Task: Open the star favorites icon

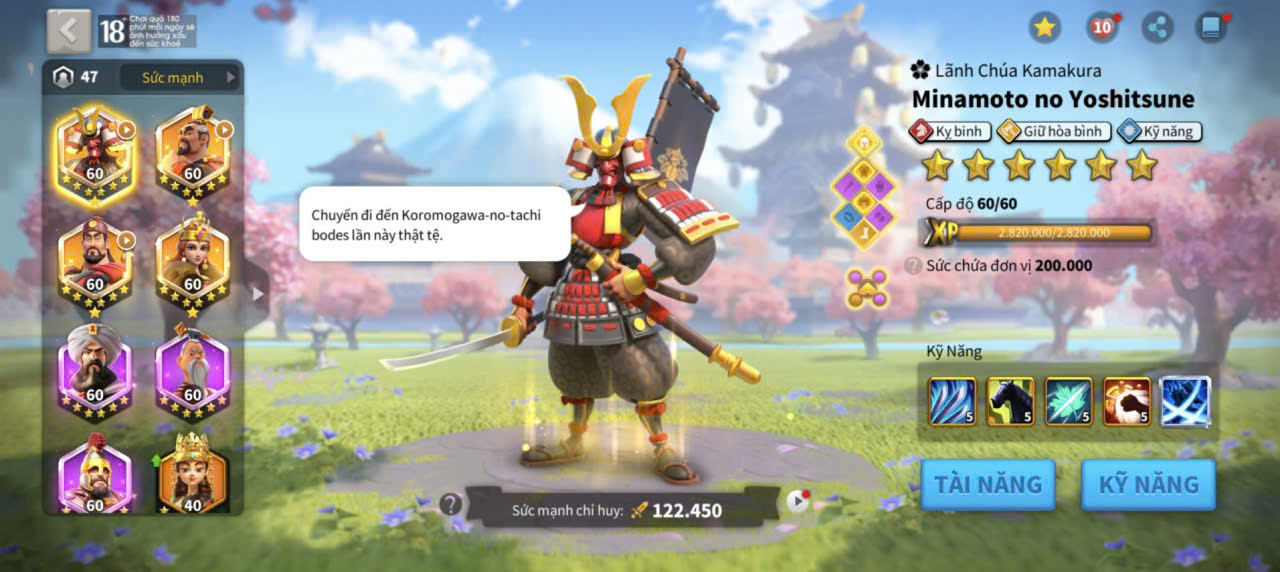Action: coord(1045,27)
